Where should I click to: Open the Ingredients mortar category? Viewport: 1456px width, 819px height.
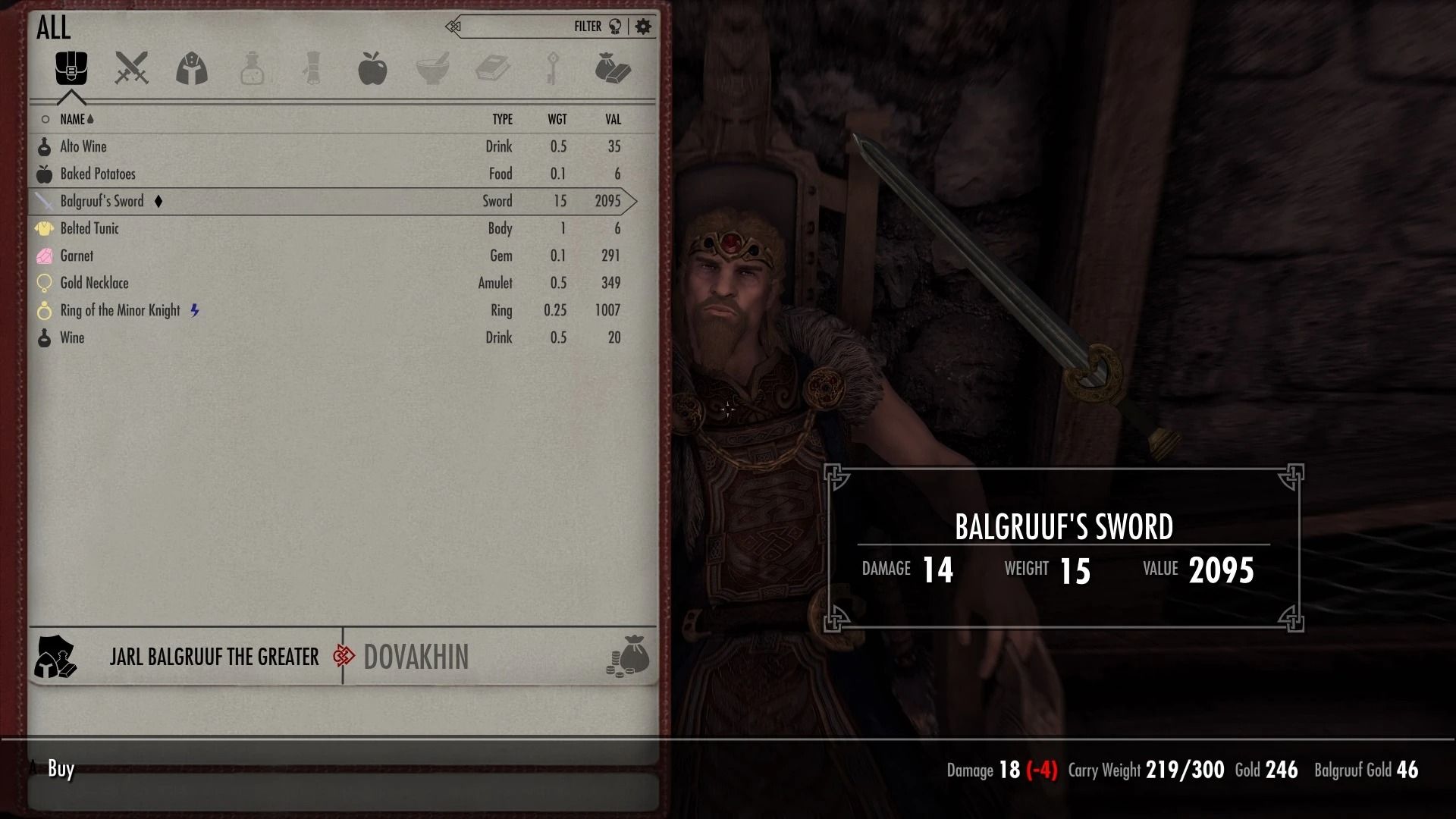point(434,68)
